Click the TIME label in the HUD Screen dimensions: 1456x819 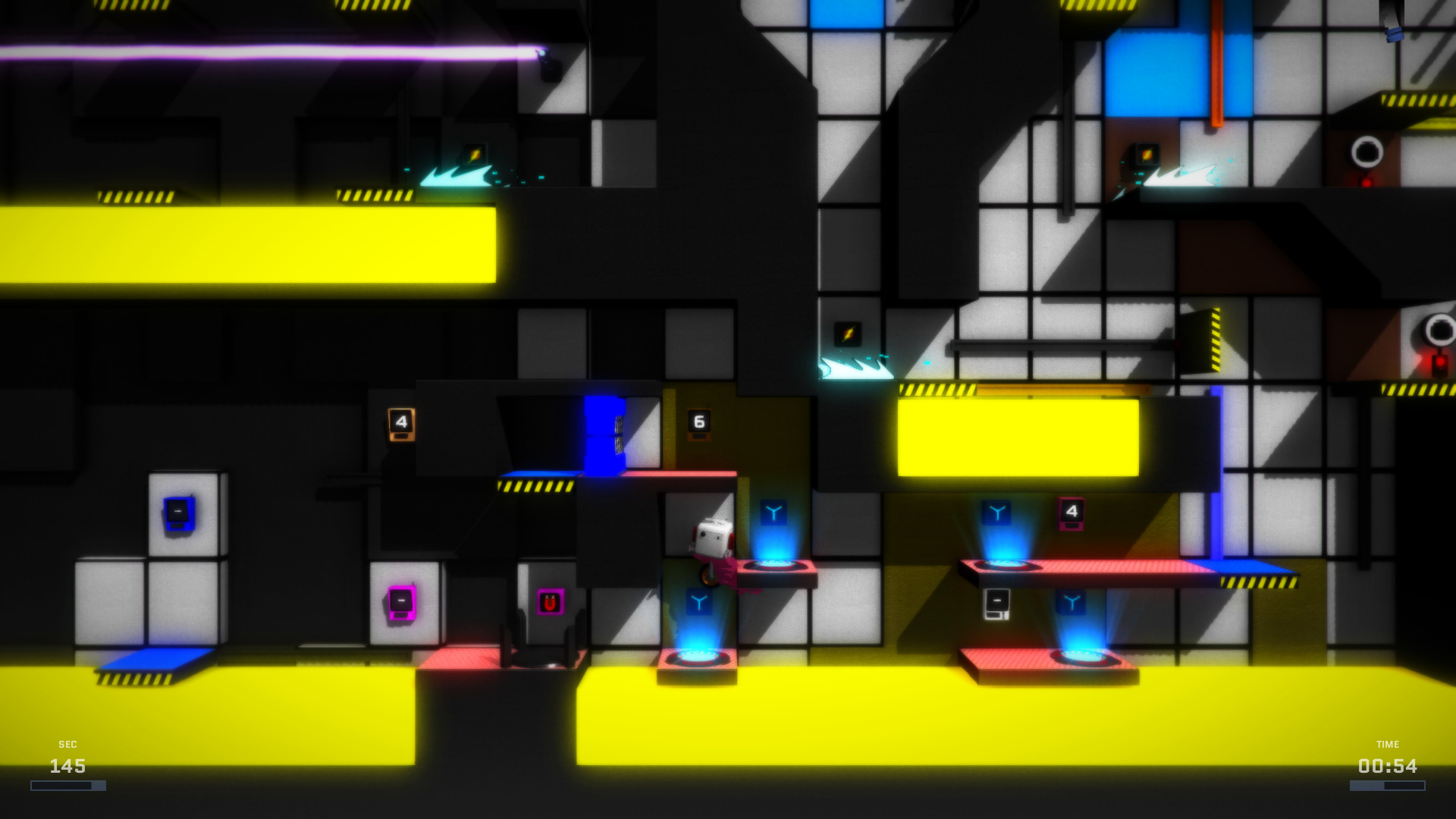tap(1389, 744)
